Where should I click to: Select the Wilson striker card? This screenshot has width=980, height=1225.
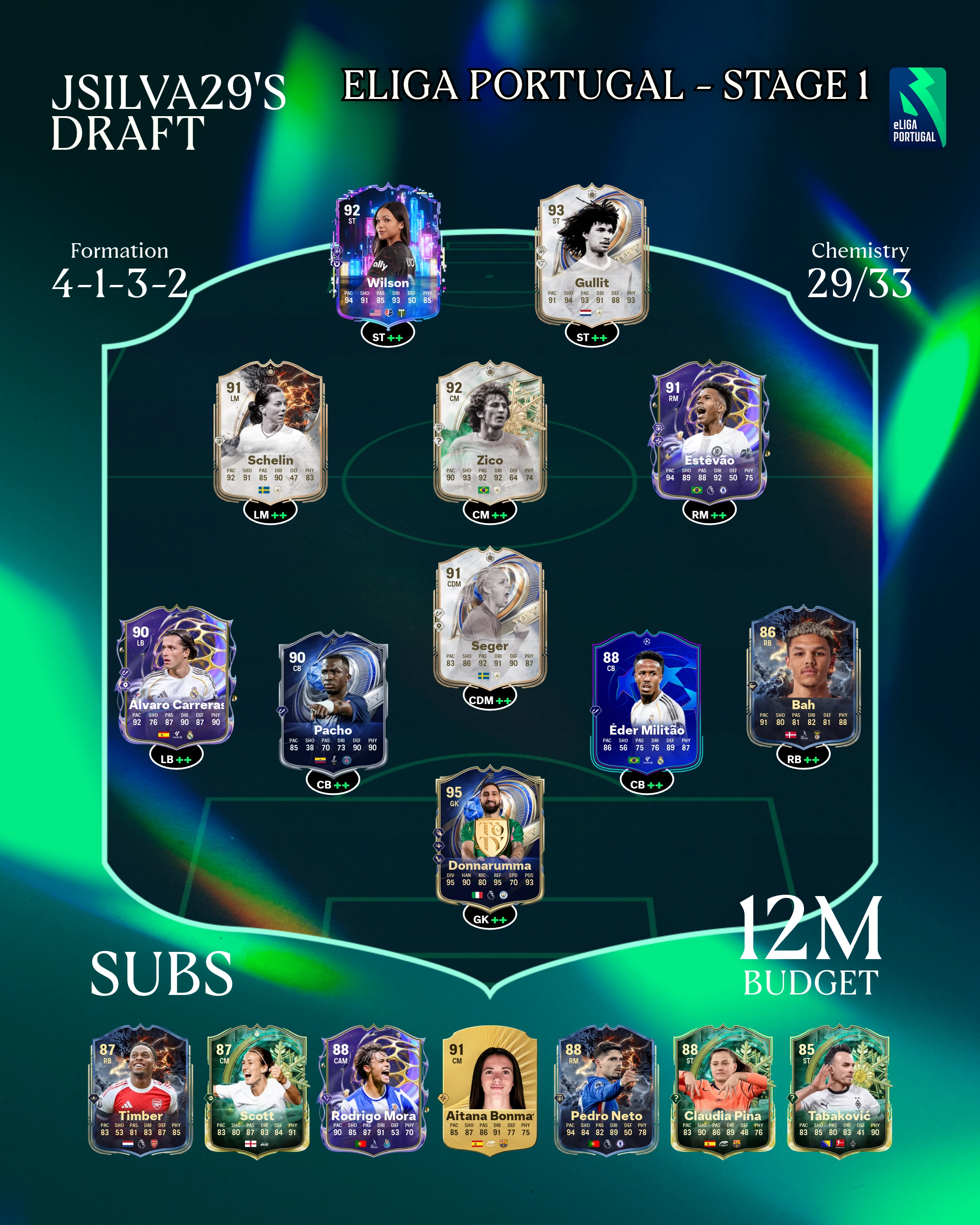coord(387,254)
